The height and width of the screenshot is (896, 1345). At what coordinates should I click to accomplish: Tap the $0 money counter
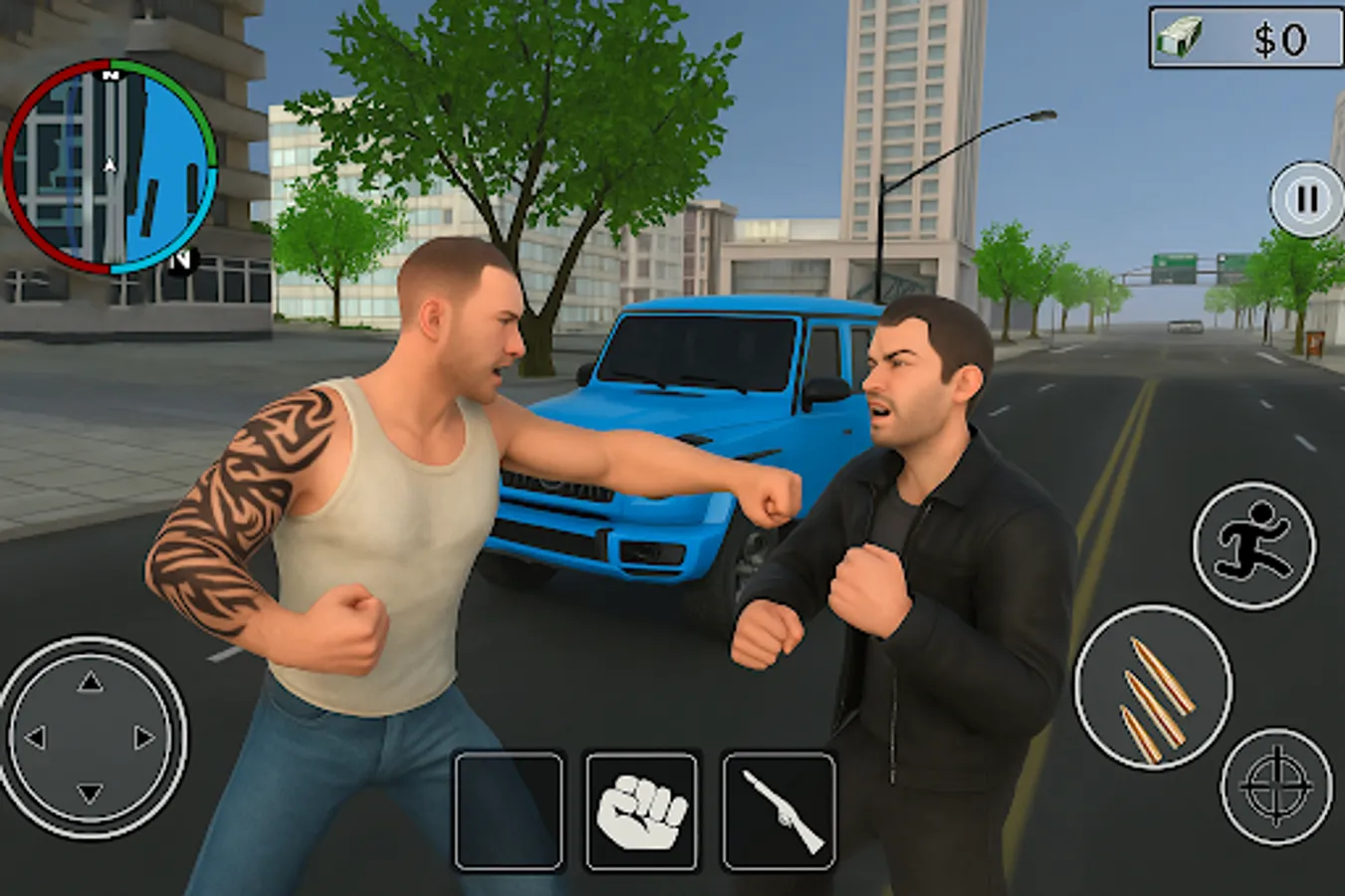point(1277,36)
